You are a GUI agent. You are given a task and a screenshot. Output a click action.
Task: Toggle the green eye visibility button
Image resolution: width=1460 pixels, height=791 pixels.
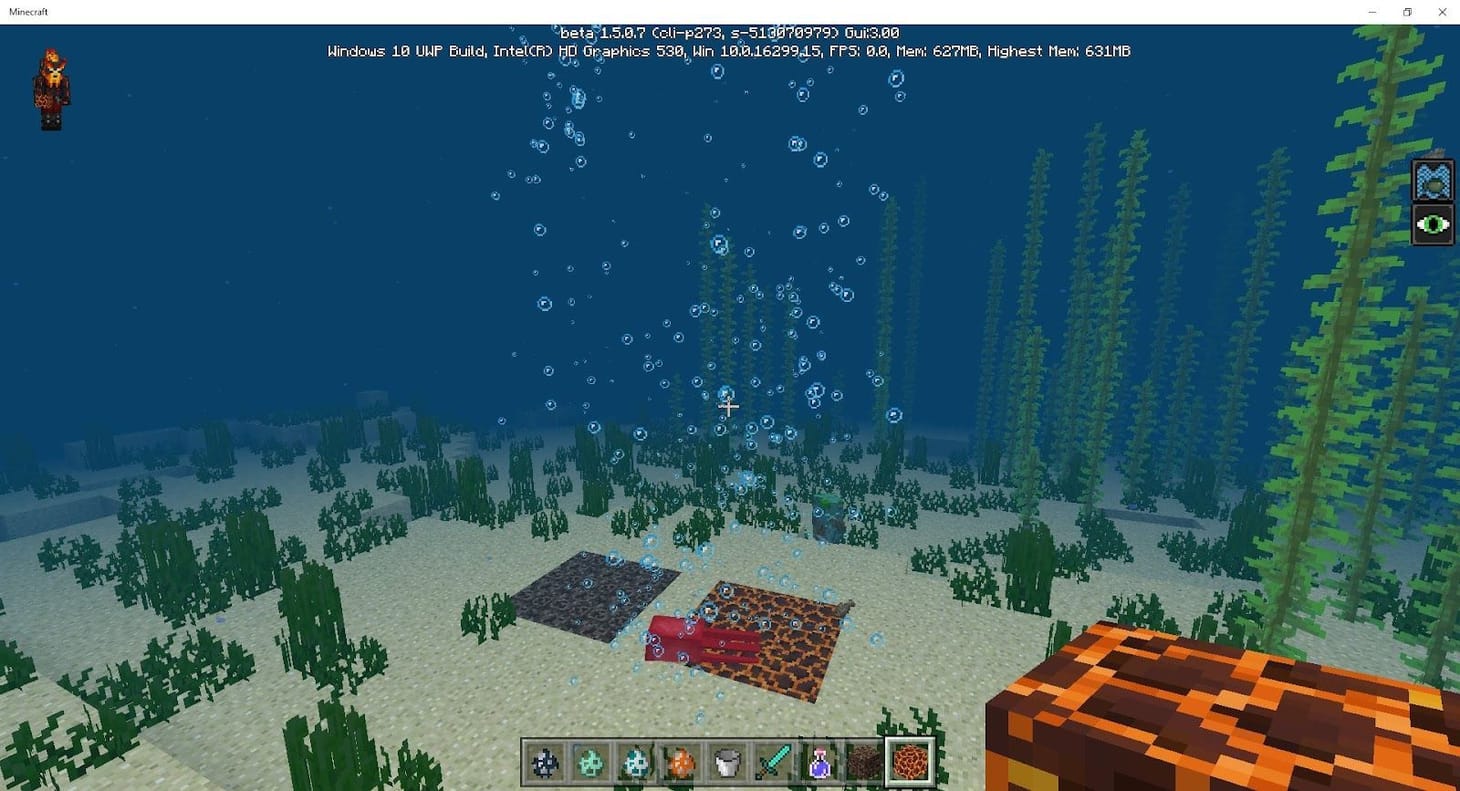click(1433, 224)
